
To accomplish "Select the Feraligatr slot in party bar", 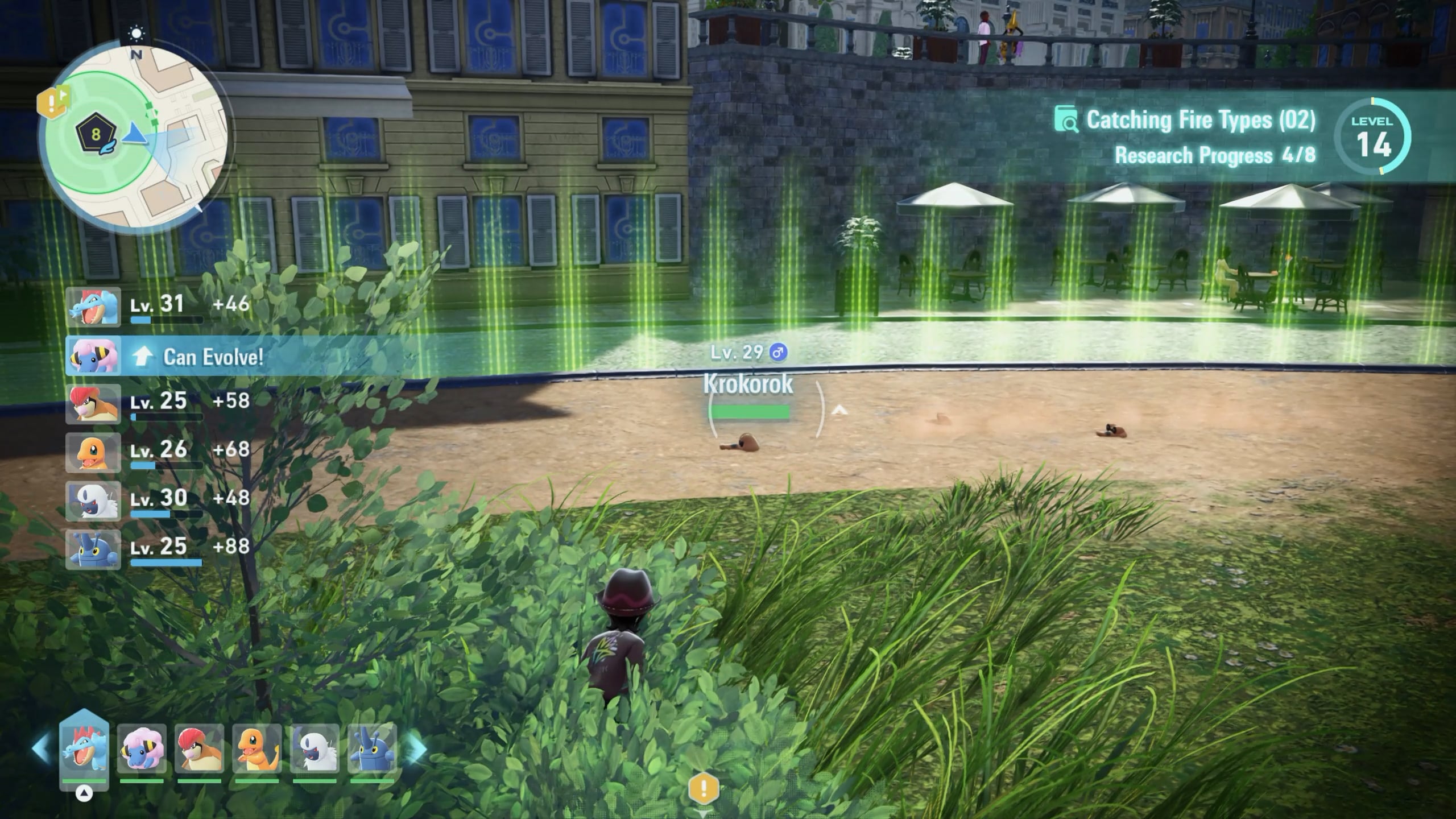I will click(84, 748).
